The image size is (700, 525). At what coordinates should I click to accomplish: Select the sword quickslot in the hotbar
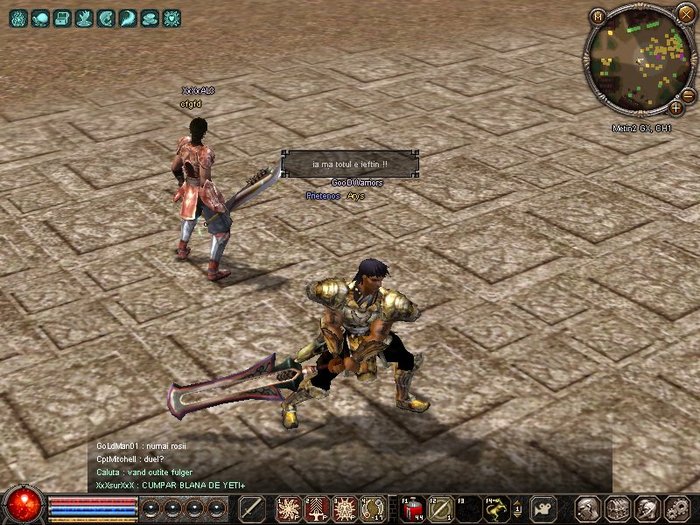tap(252, 508)
